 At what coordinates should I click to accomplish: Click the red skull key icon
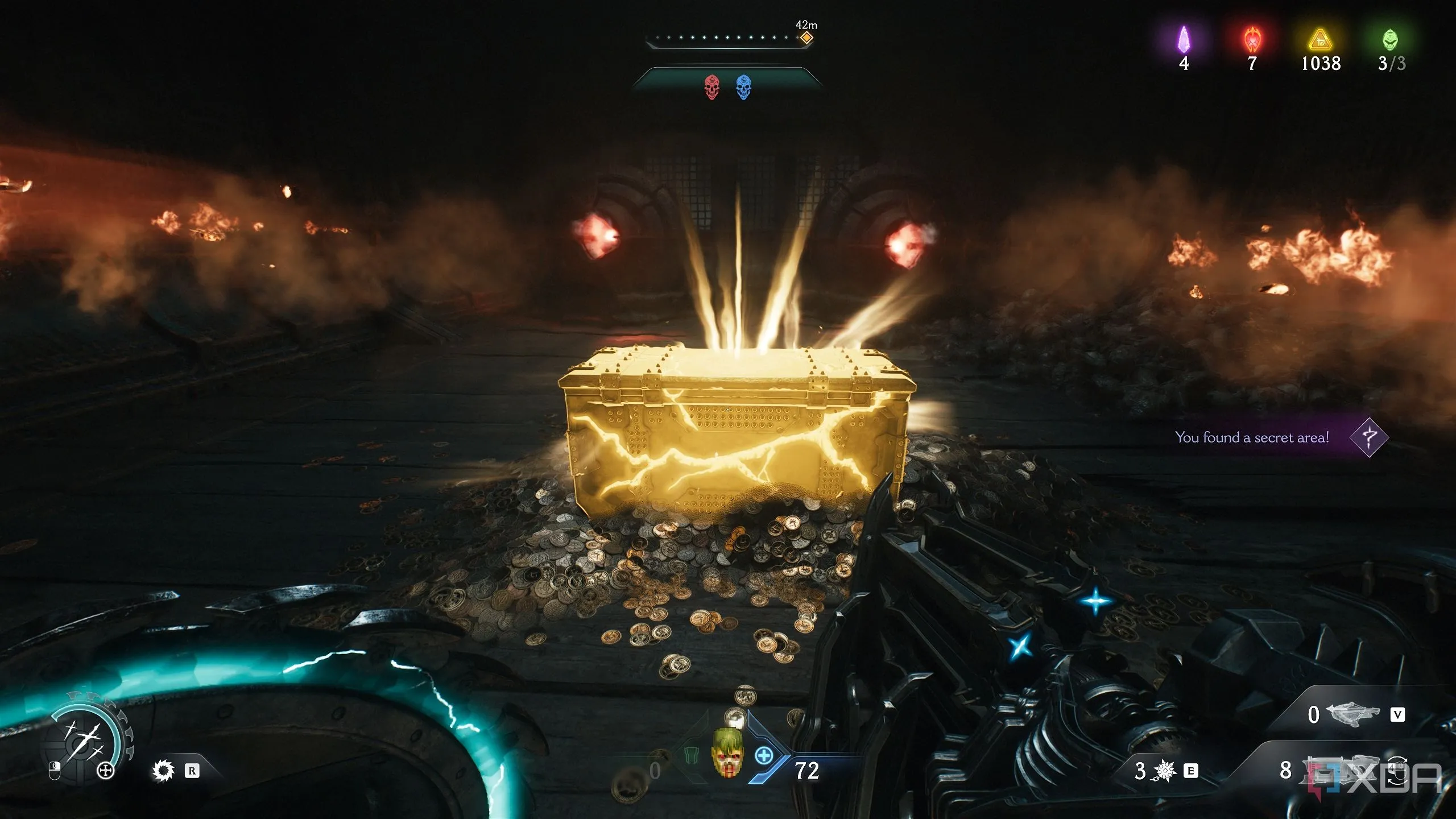tap(712, 88)
